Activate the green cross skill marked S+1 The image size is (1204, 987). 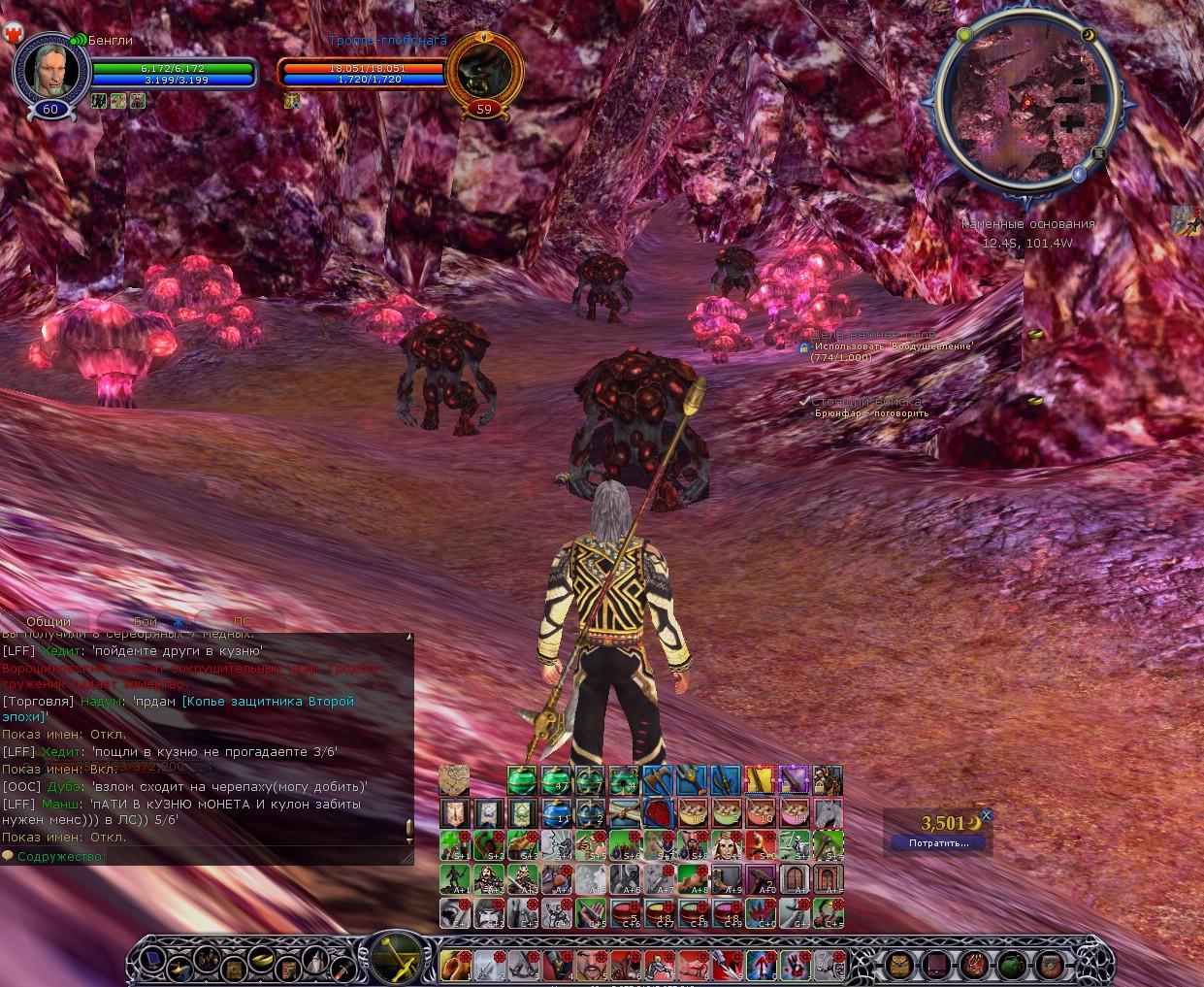point(454,845)
